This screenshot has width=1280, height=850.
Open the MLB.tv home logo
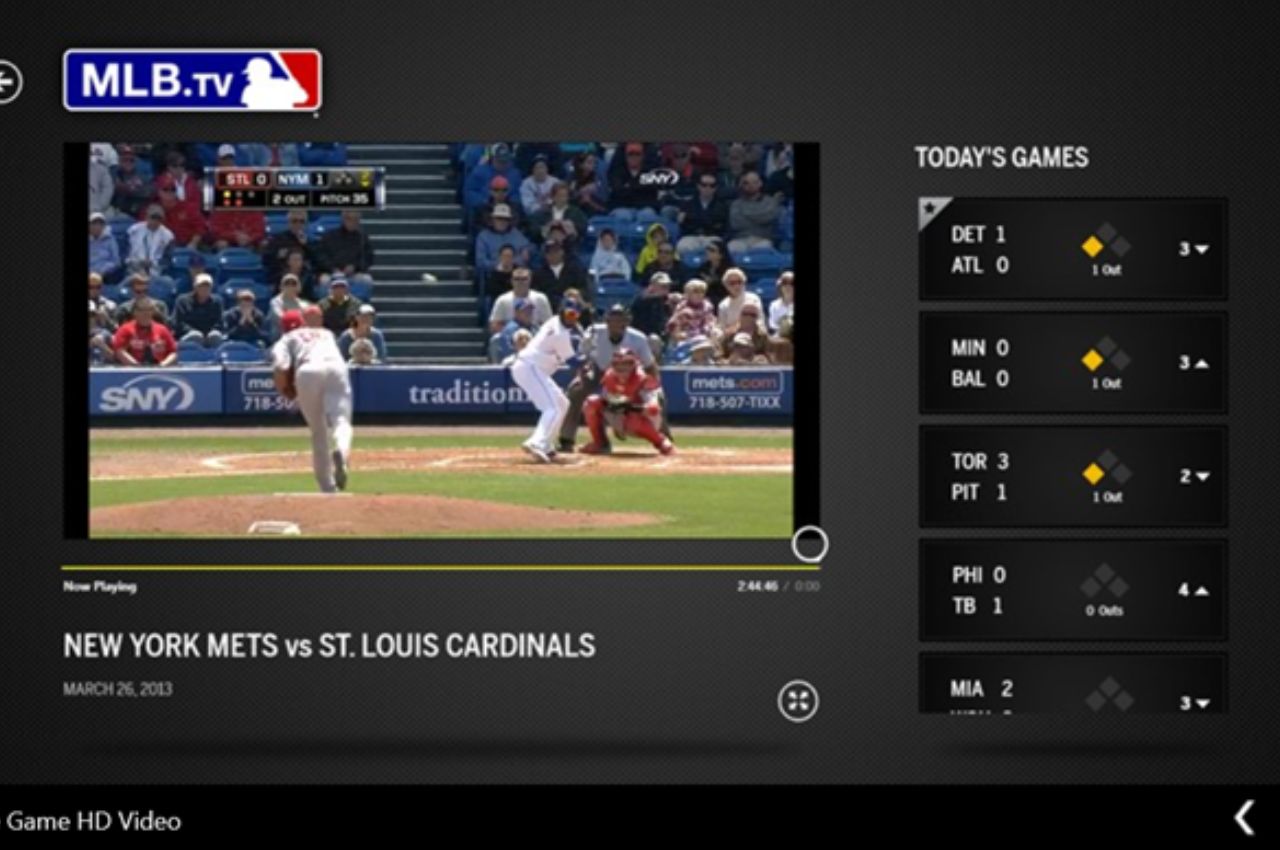(192, 83)
